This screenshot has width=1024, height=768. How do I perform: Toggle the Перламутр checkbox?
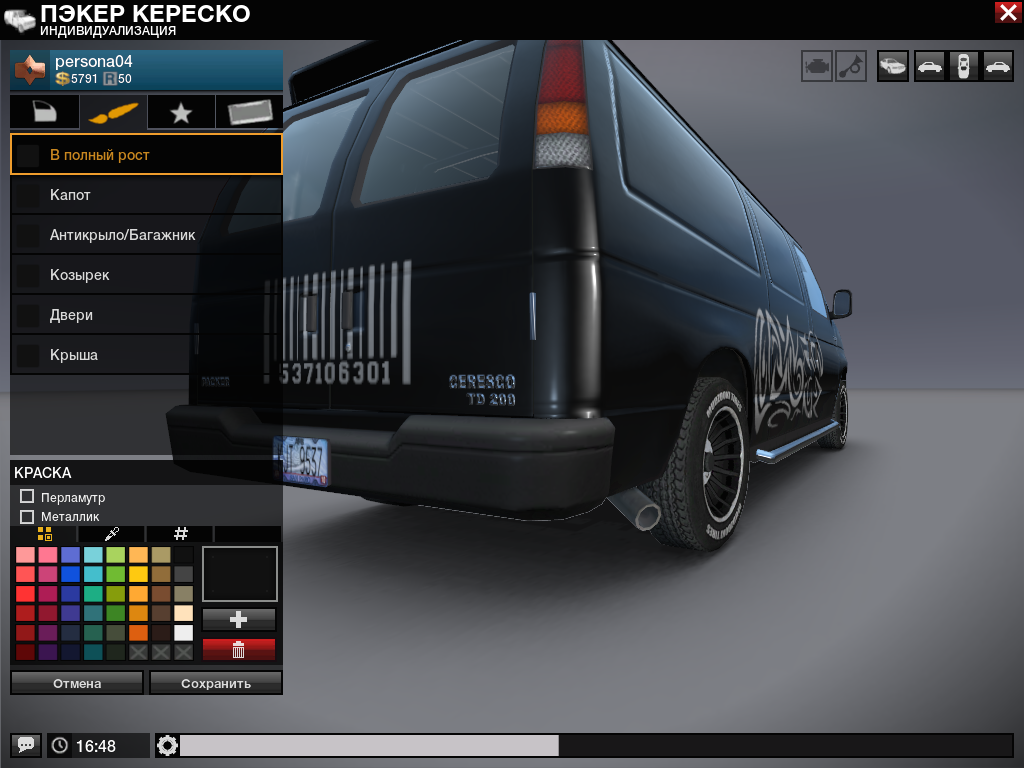click(x=28, y=497)
